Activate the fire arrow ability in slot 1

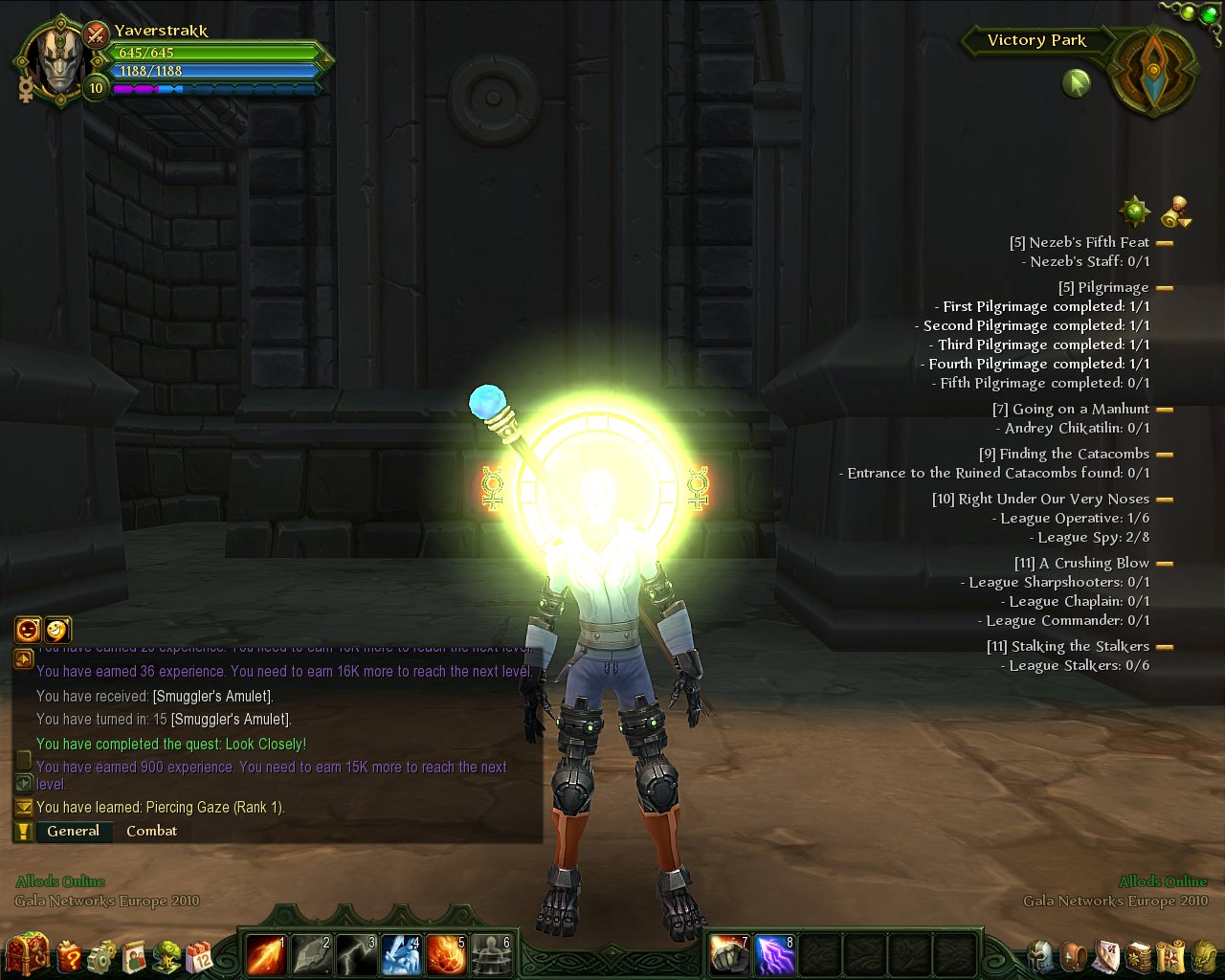tap(266, 955)
